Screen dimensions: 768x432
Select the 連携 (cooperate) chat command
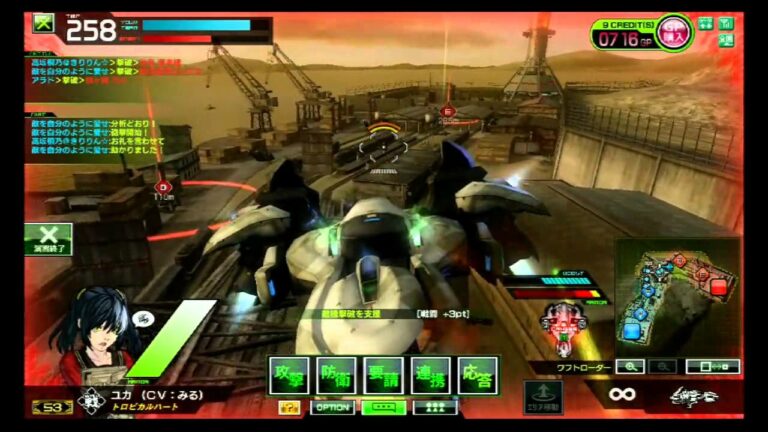pyautogui.click(x=431, y=376)
